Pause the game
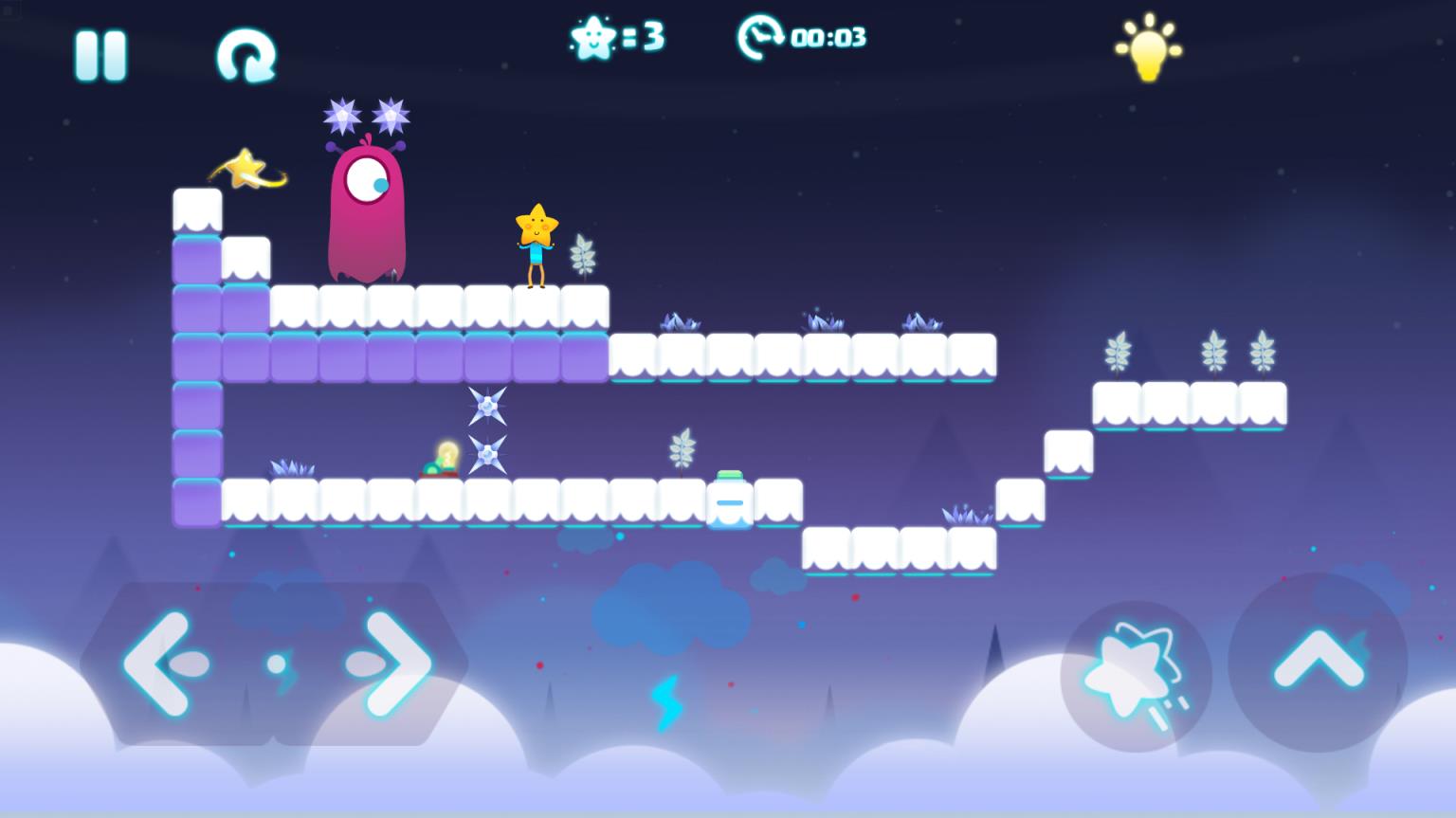Image resolution: width=1456 pixels, height=818 pixels. (x=100, y=55)
